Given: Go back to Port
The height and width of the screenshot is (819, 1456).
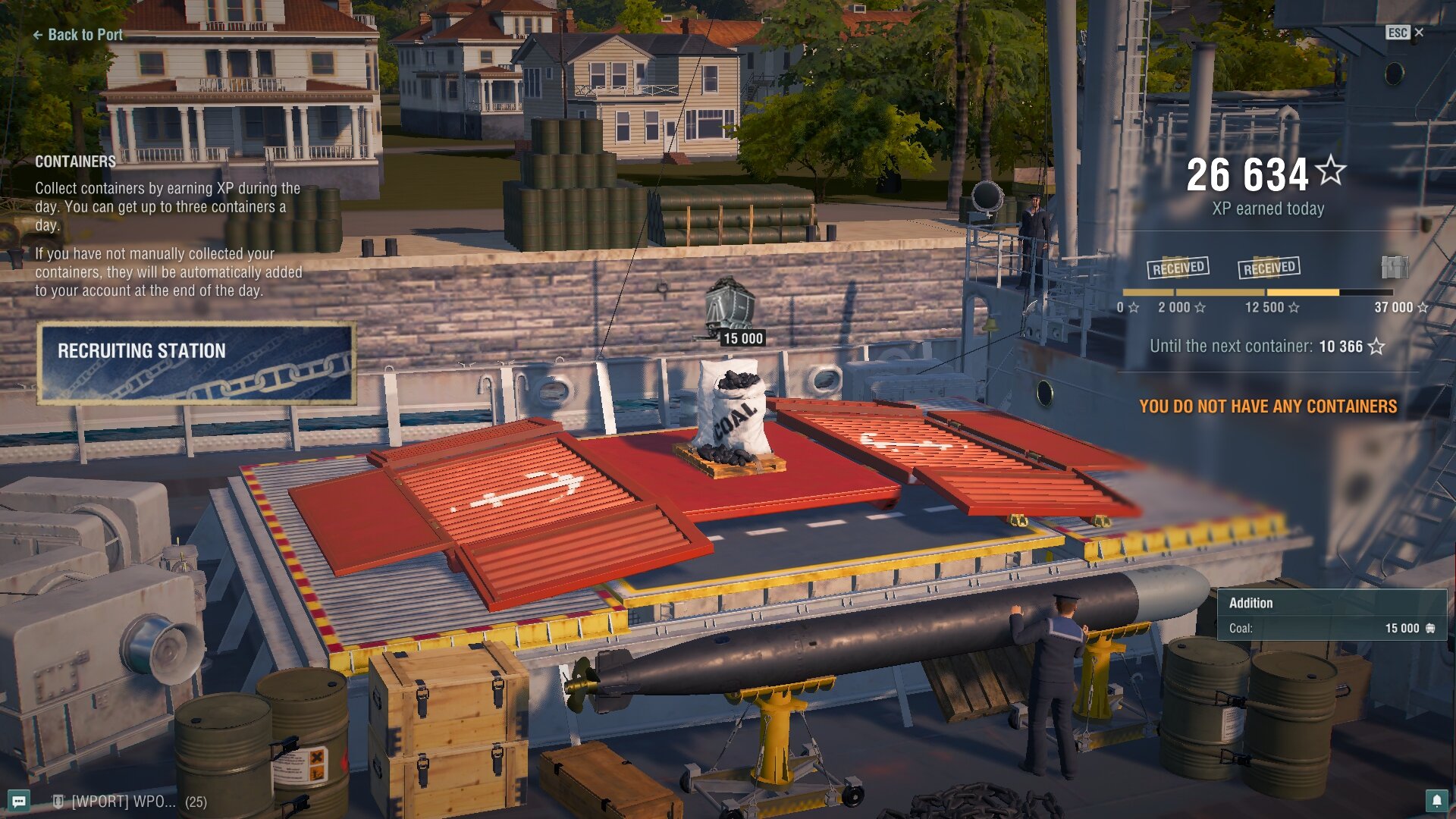Looking at the screenshot, I should [x=77, y=35].
